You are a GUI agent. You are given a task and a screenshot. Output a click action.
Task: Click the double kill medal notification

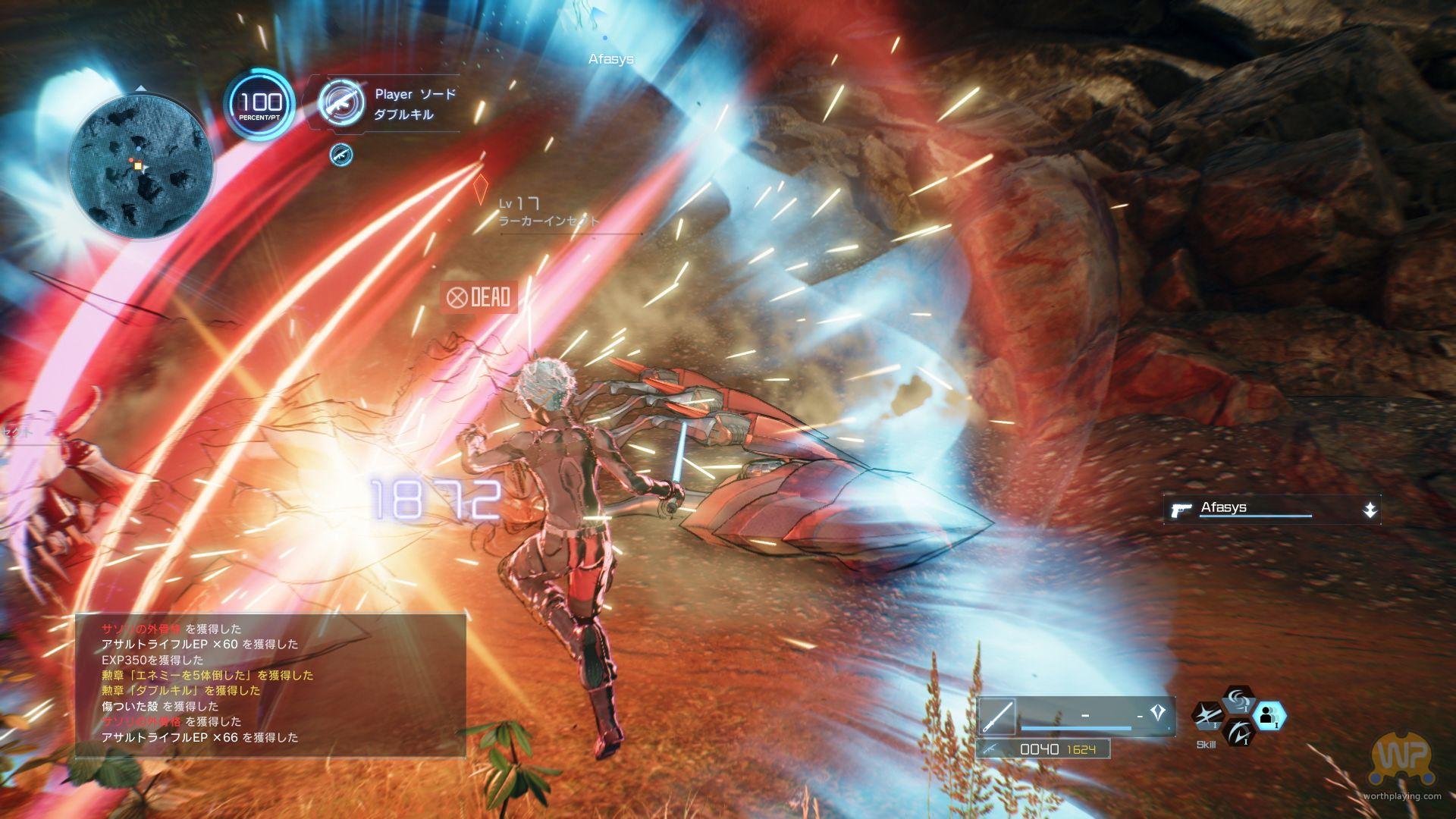point(390,105)
